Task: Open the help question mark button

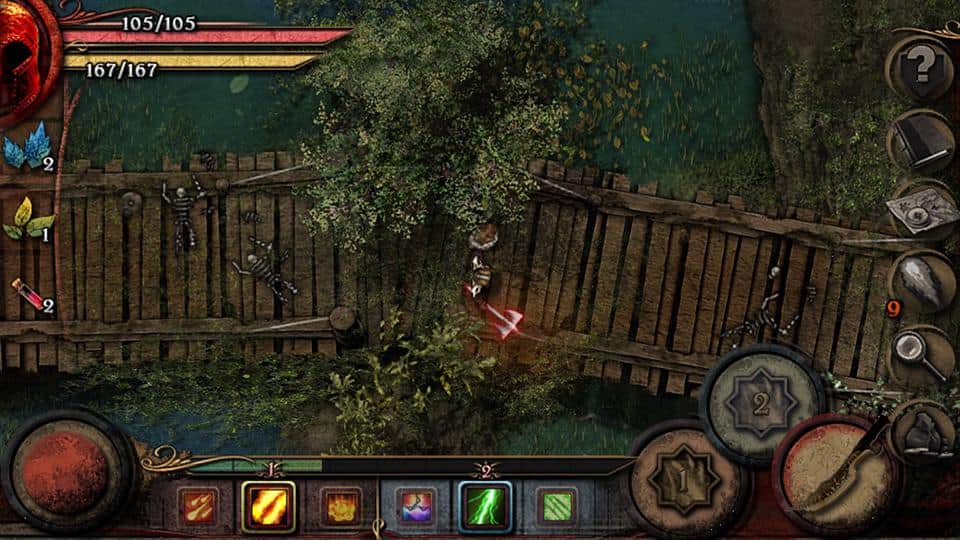Action: tap(922, 68)
